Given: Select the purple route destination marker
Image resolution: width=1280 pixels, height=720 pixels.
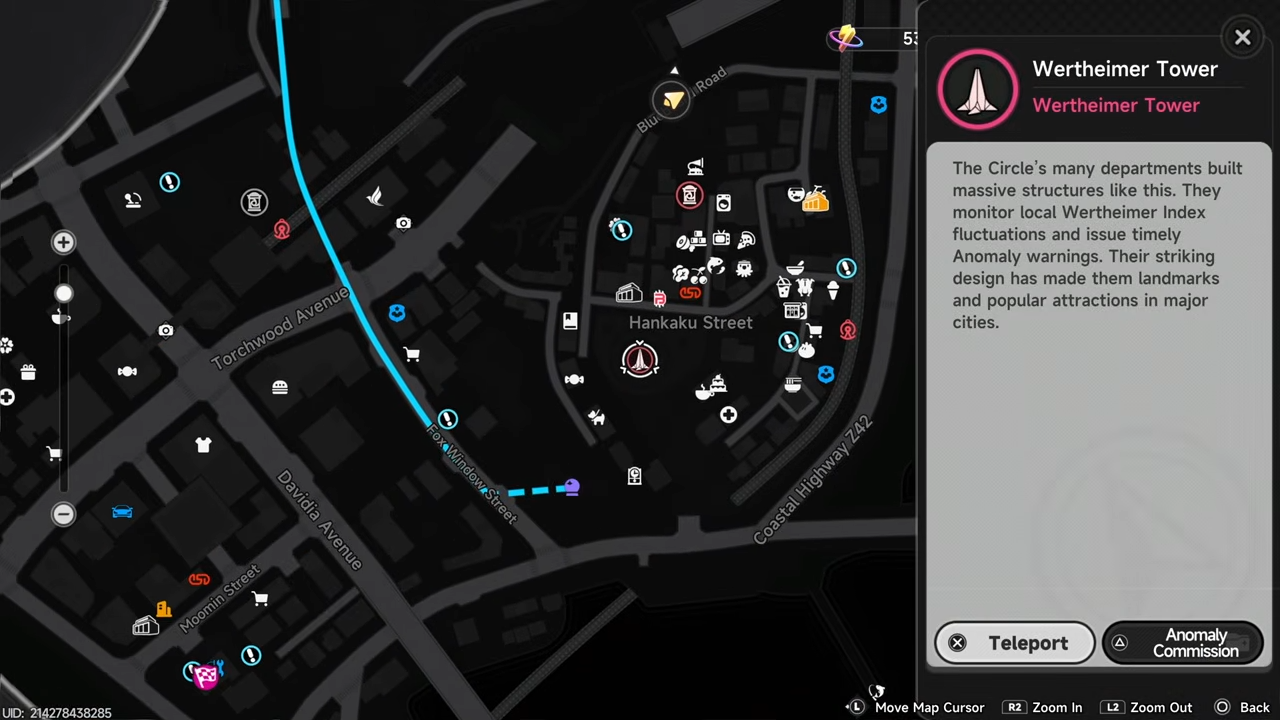Looking at the screenshot, I should [571, 487].
